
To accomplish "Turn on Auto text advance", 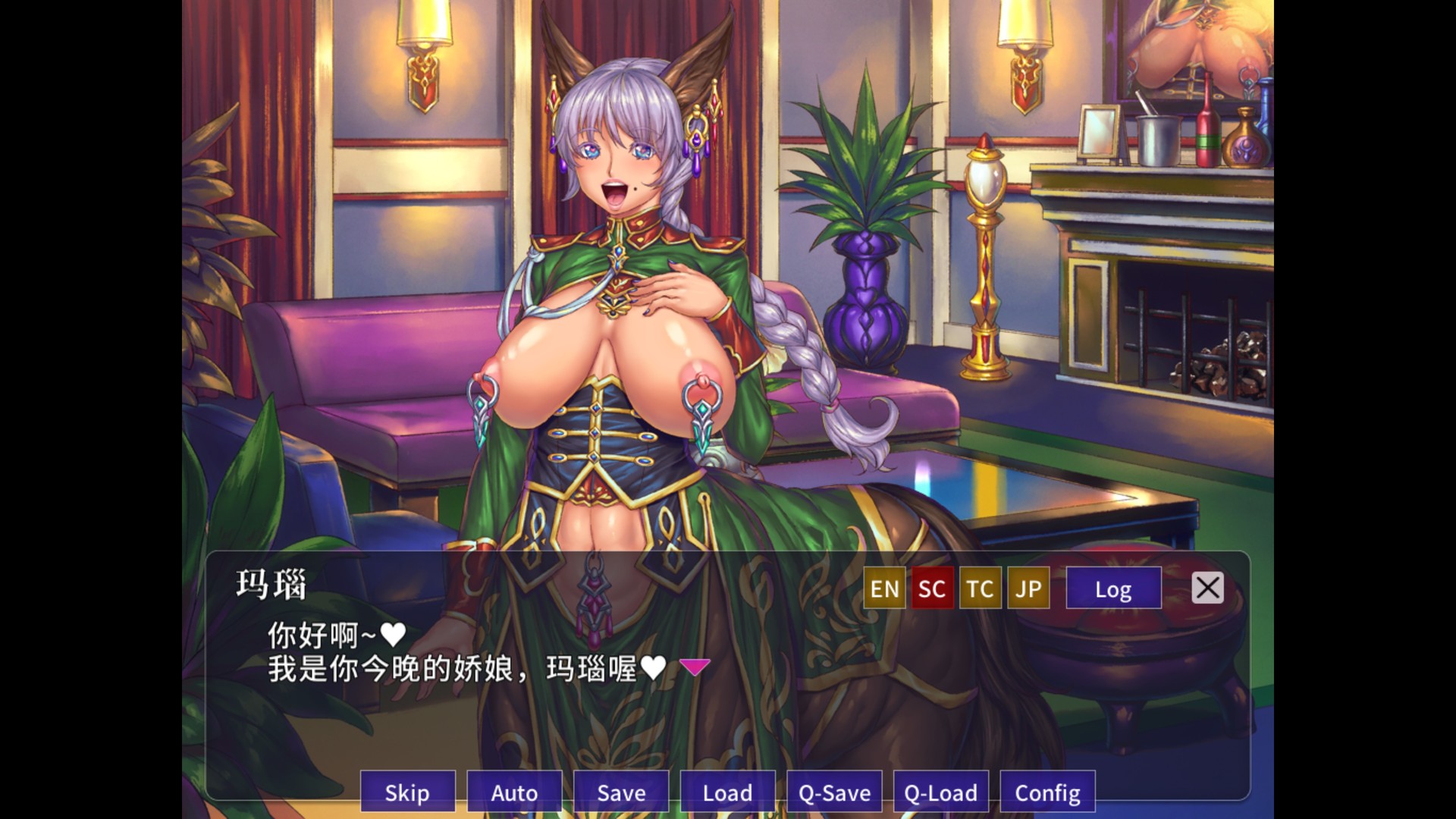I will (514, 792).
